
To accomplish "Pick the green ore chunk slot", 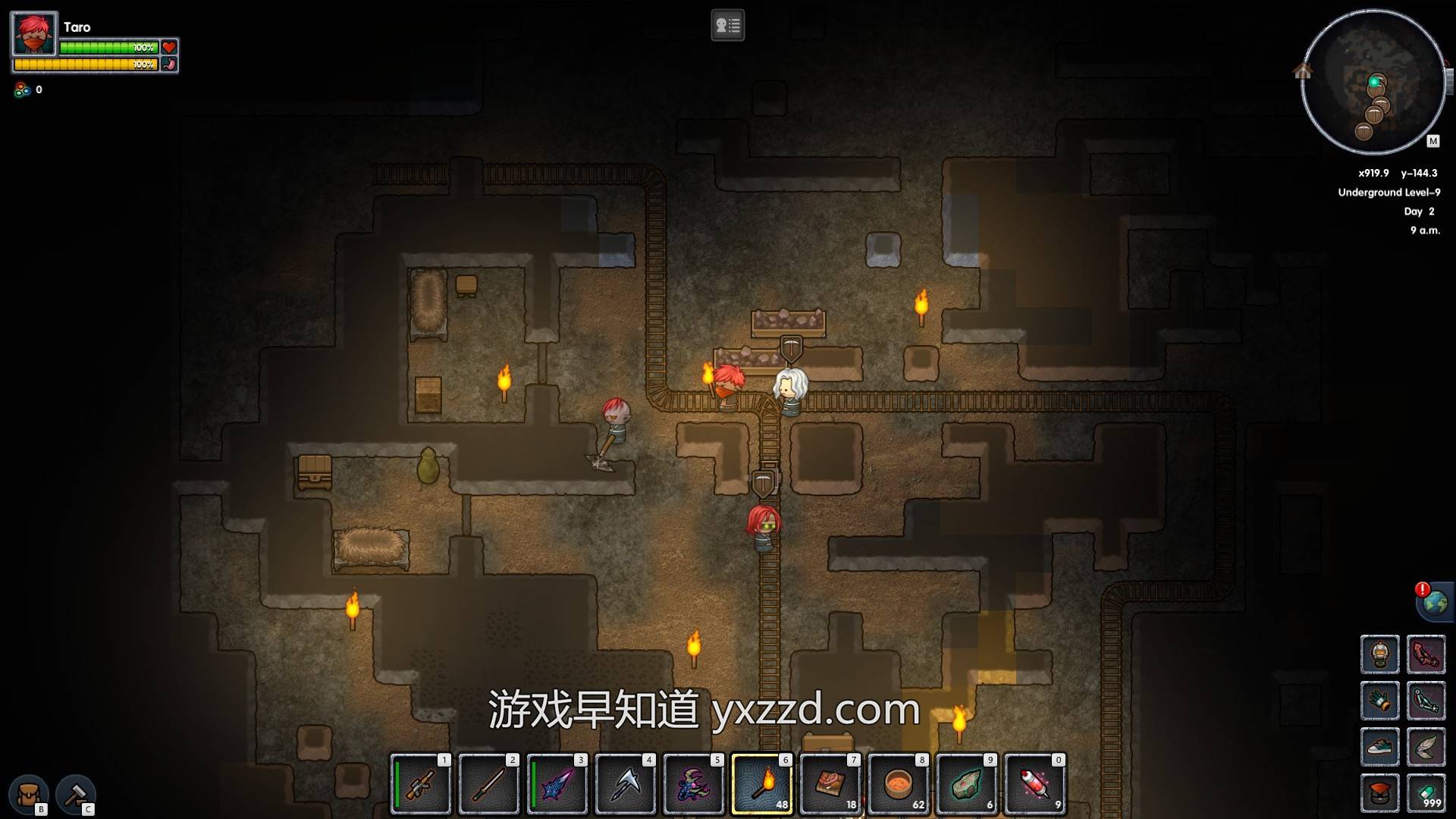I will 967,784.
